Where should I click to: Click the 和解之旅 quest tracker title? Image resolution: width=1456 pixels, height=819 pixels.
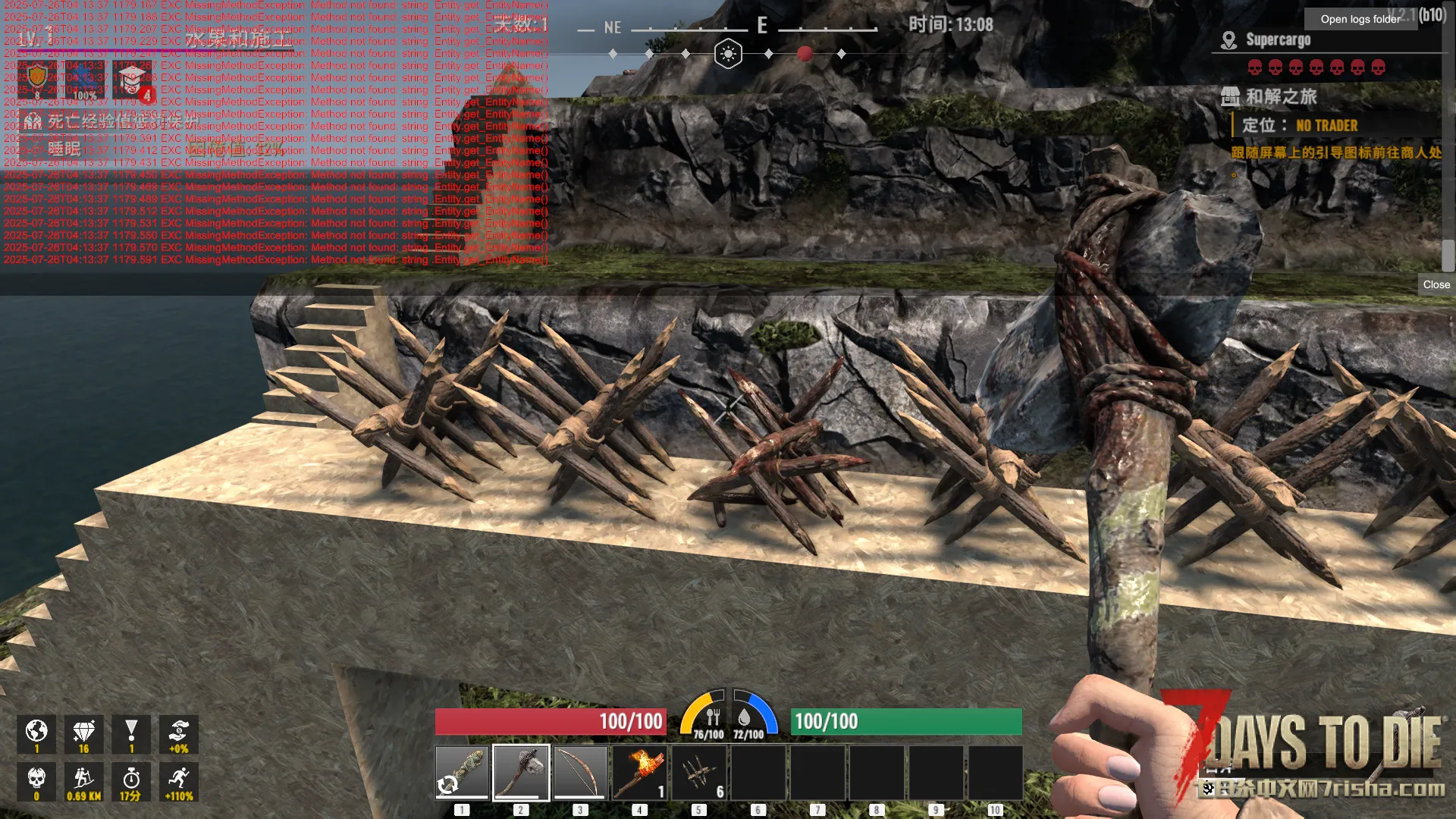pyautogui.click(x=1281, y=96)
